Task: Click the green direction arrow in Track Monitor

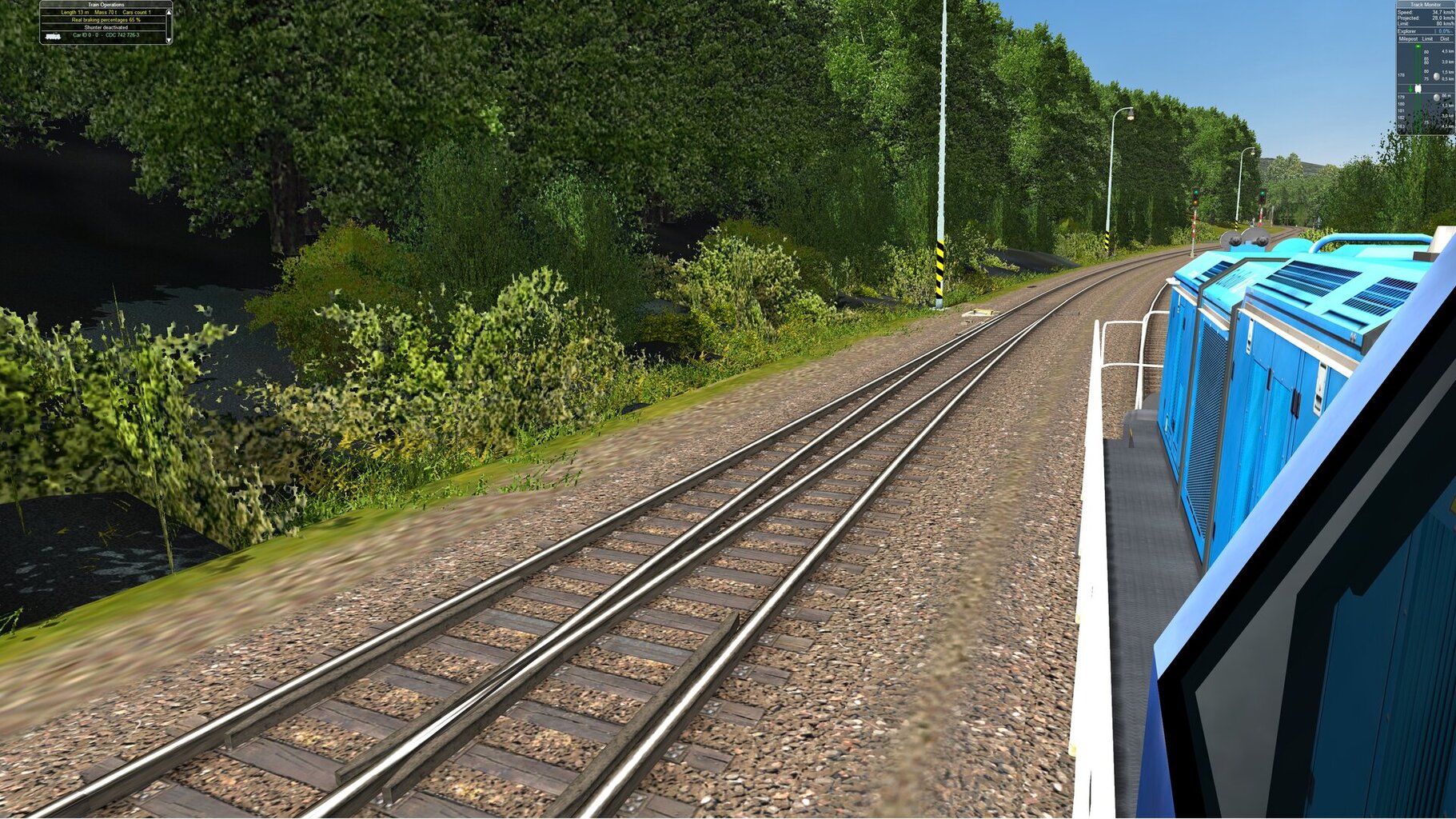Action: click(1410, 89)
